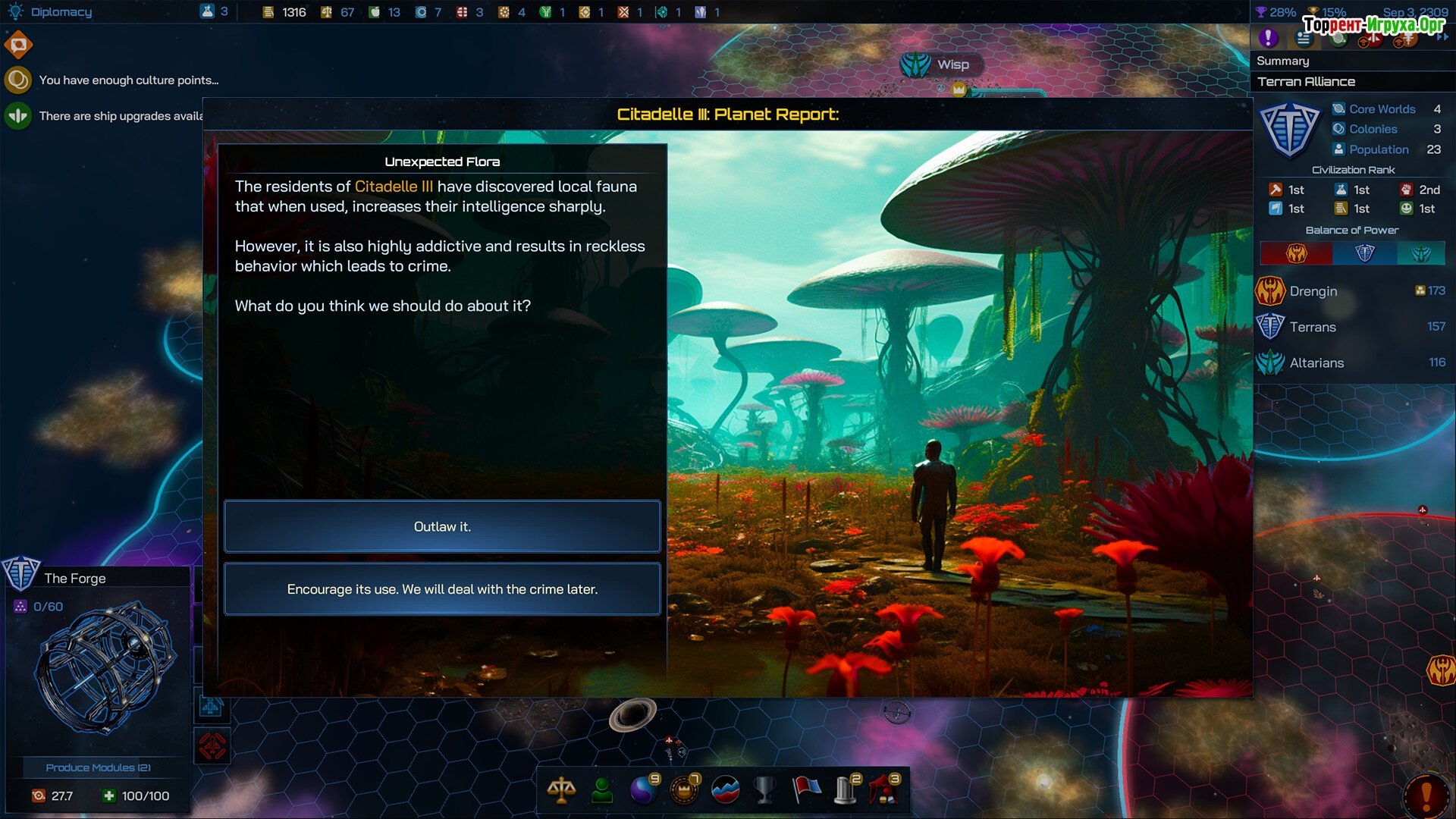View the ship upgrades available notification
Image resolution: width=1456 pixels, height=819 pixels.
click(121, 116)
